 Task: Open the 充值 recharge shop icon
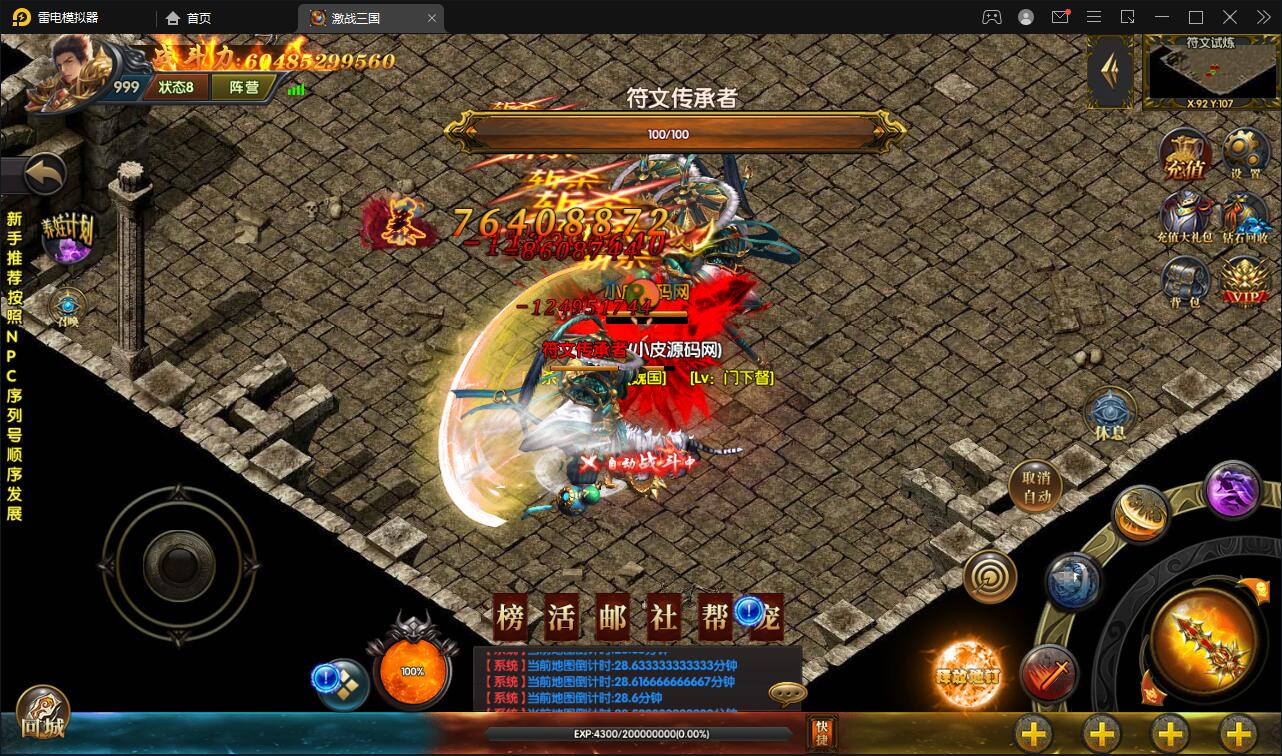click(x=1186, y=157)
